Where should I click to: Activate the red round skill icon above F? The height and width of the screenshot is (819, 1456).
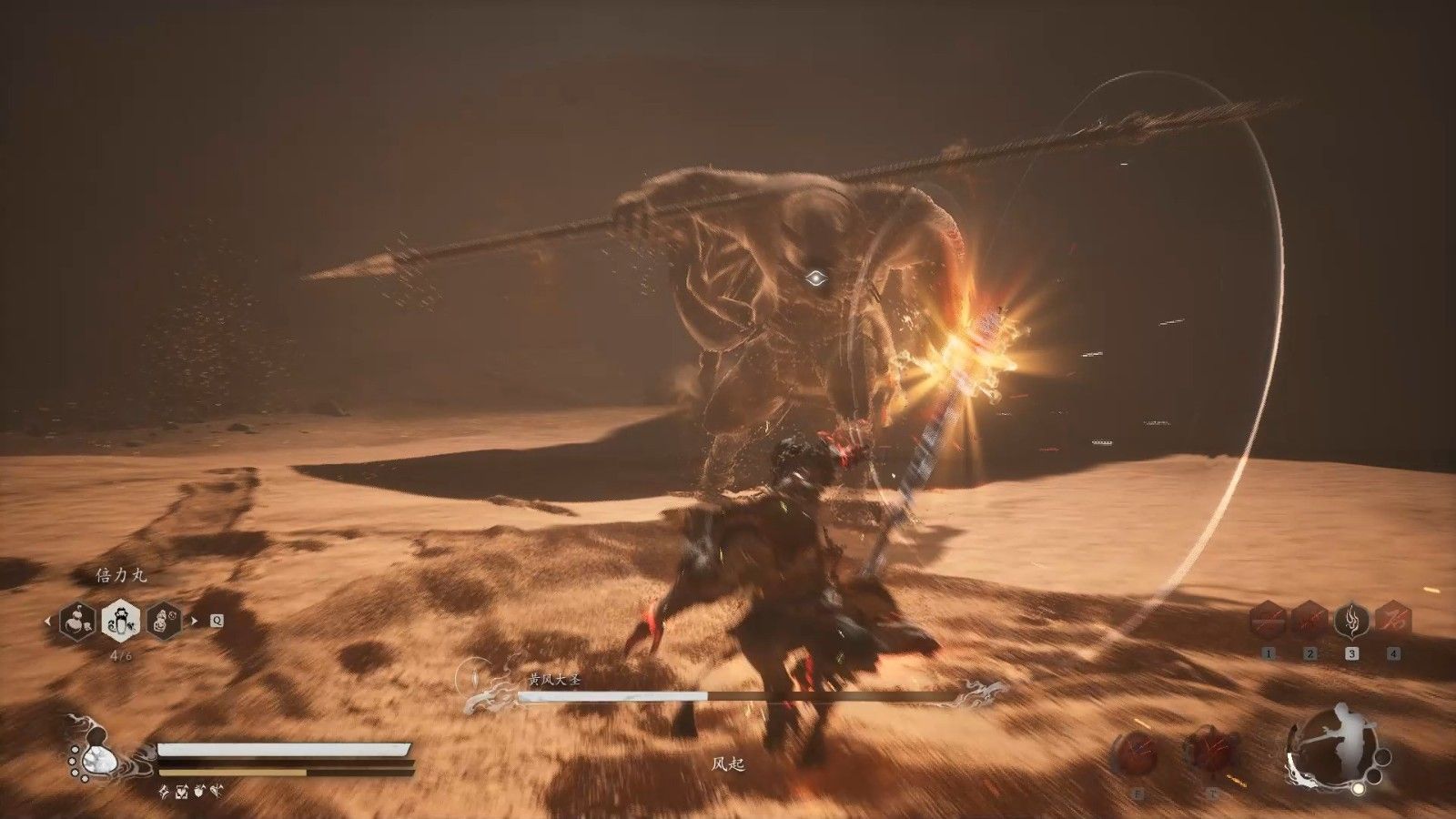(x=1137, y=755)
